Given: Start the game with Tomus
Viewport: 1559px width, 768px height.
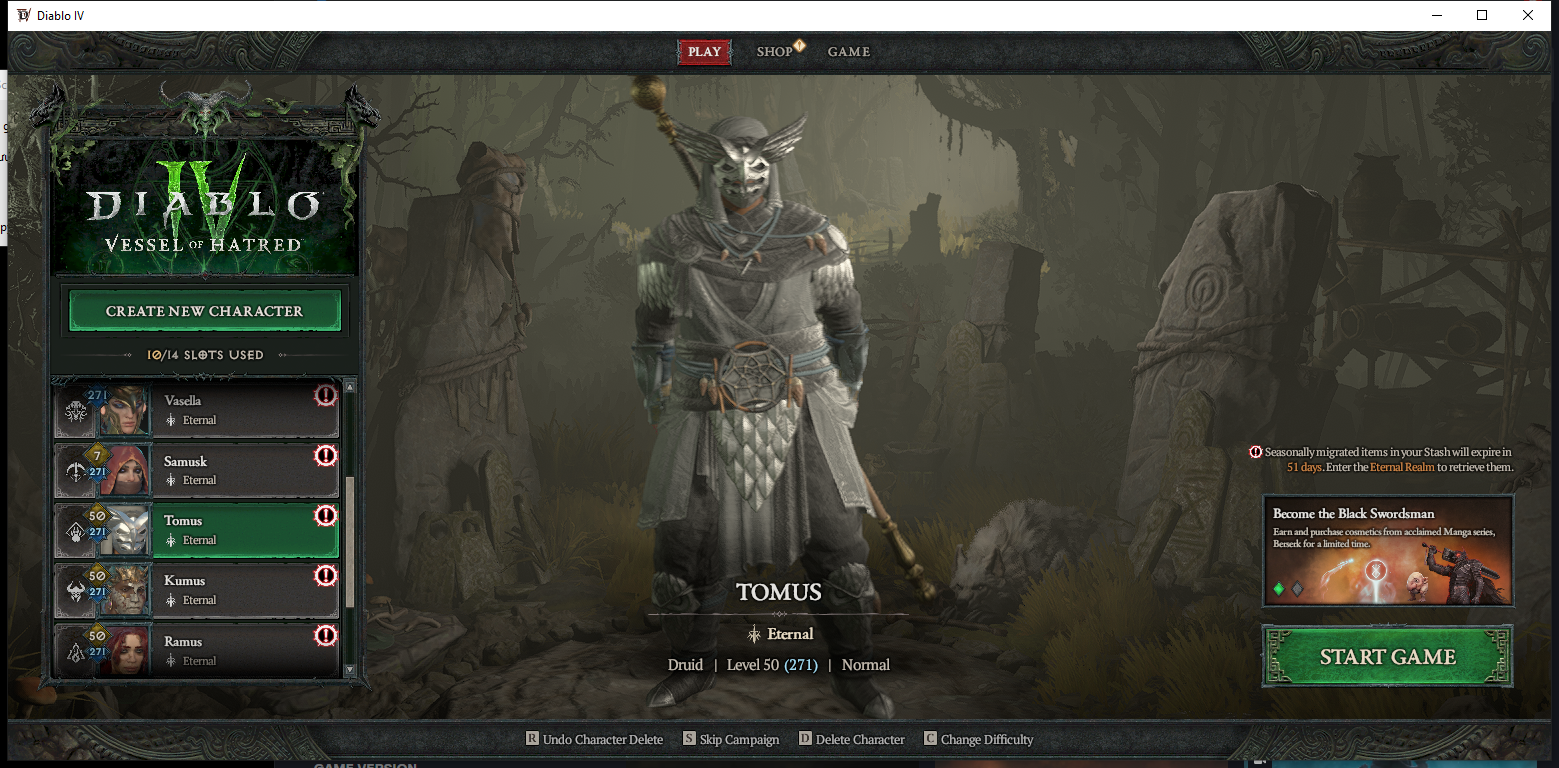Looking at the screenshot, I should point(1387,657).
